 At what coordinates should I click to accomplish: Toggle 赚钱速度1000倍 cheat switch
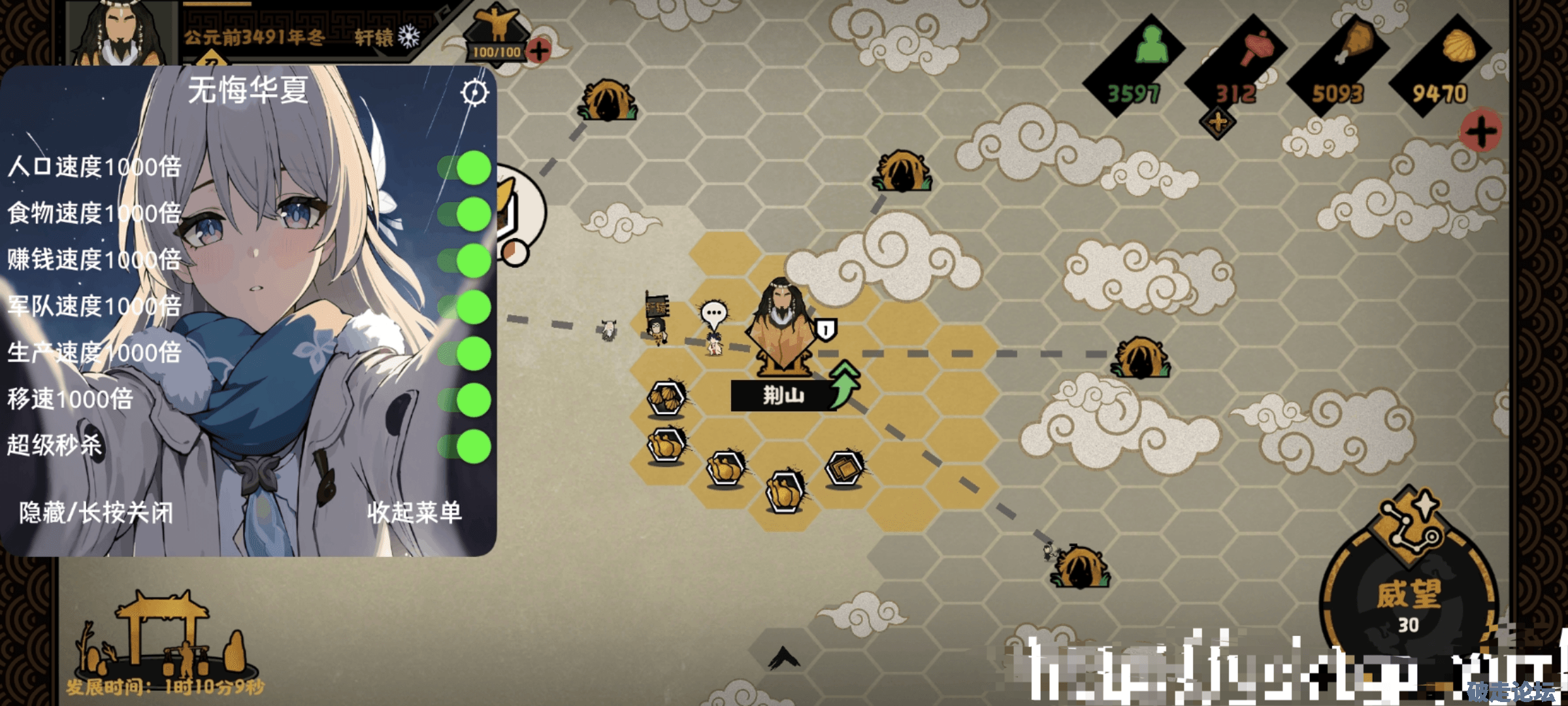(466, 260)
